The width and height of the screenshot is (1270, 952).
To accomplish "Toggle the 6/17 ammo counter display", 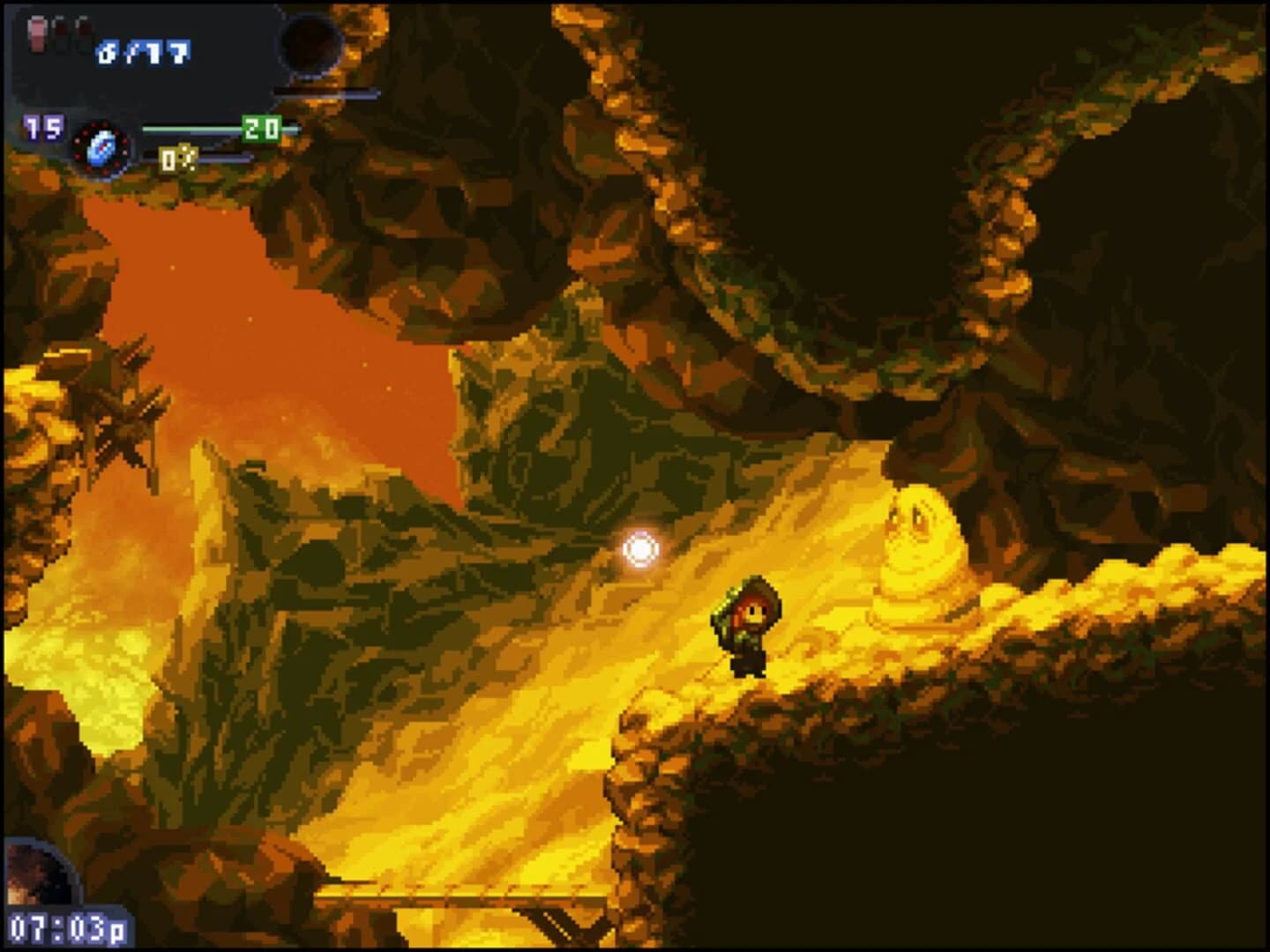I will [x=142, y=51].
